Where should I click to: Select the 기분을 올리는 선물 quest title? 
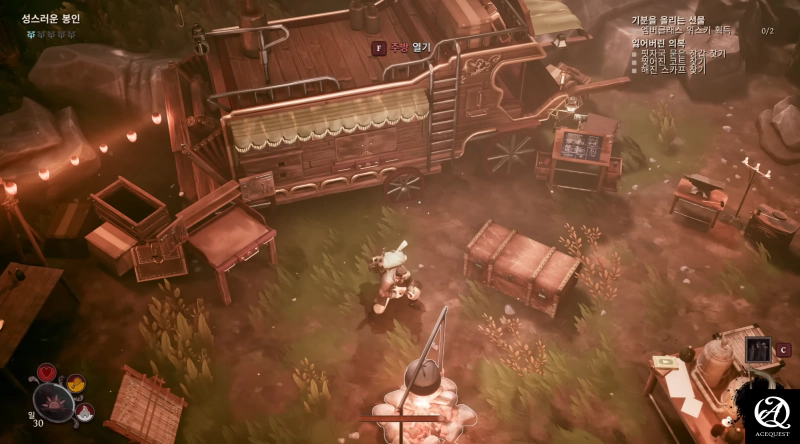coord(667,20)
